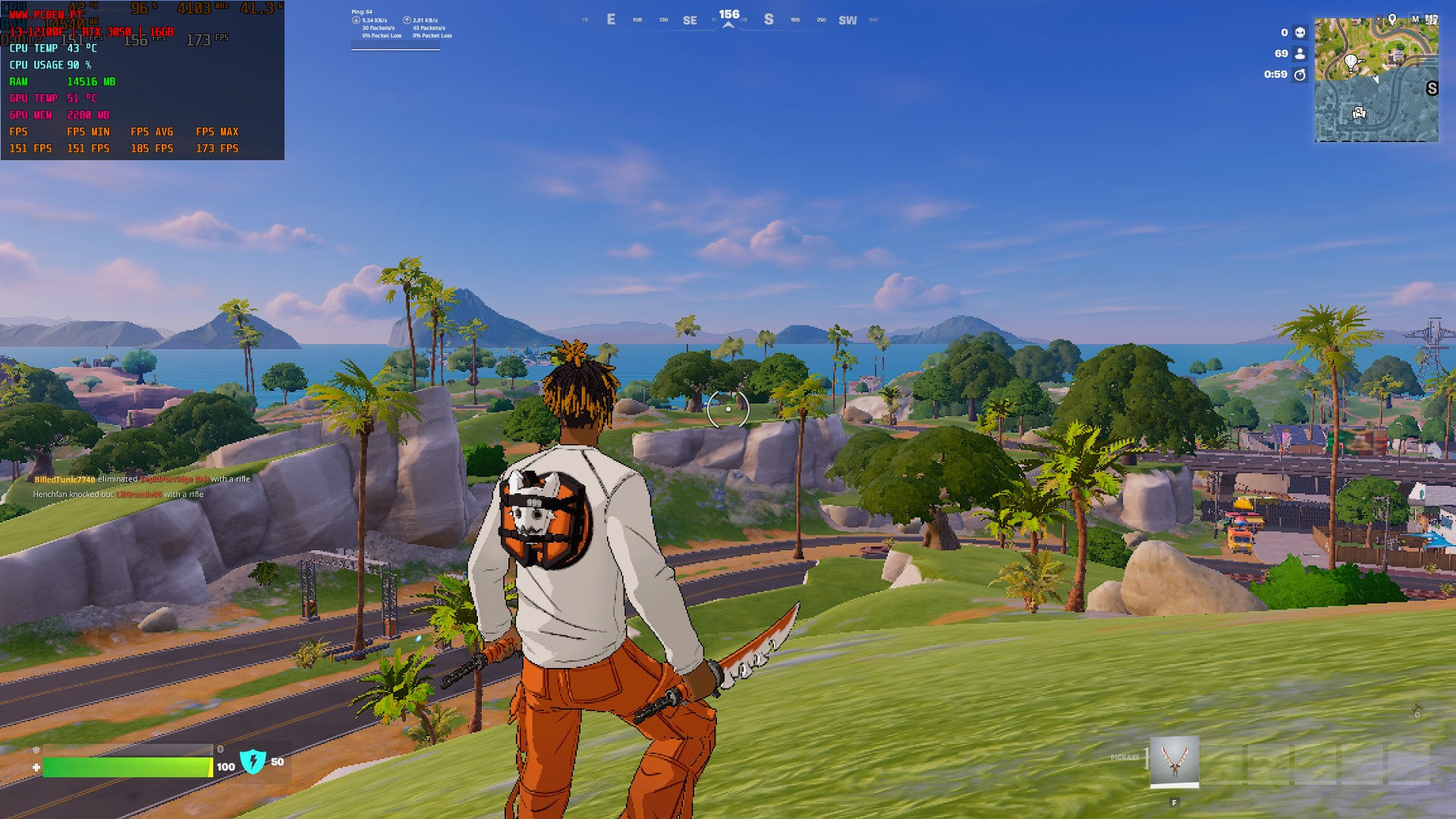Click the elimination feed entry for BilledTunic7740
1456x819 pixels.
[142, 479]
